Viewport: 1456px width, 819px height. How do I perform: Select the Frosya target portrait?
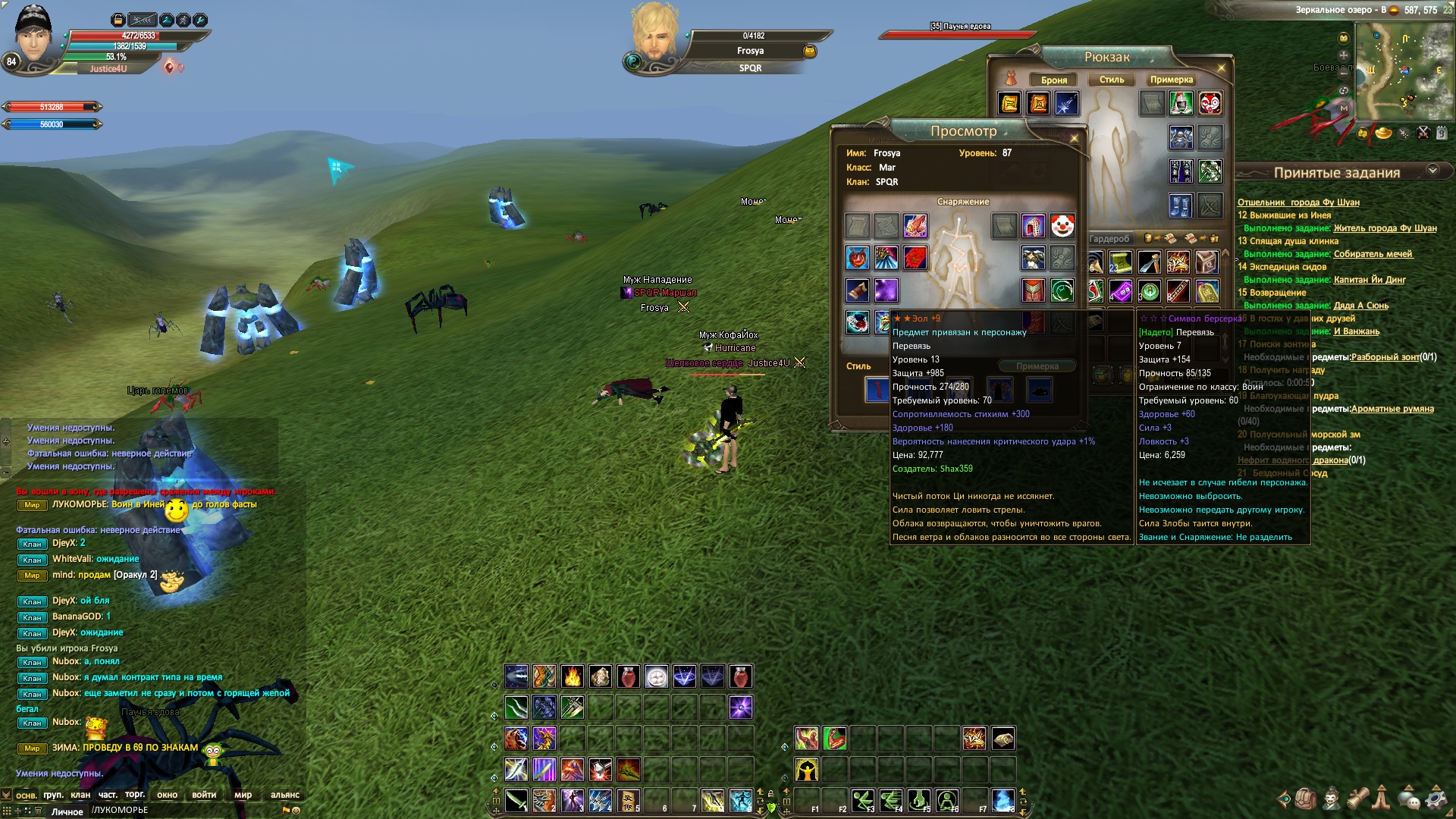(654, 34)
